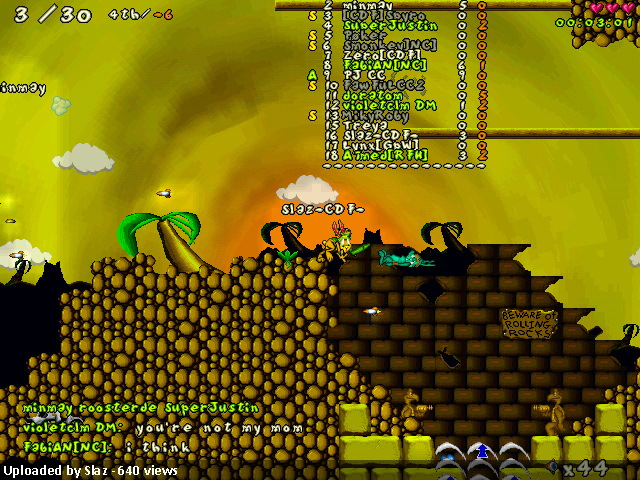Click Lynx[GbW] in the player list

click(380, 145)
